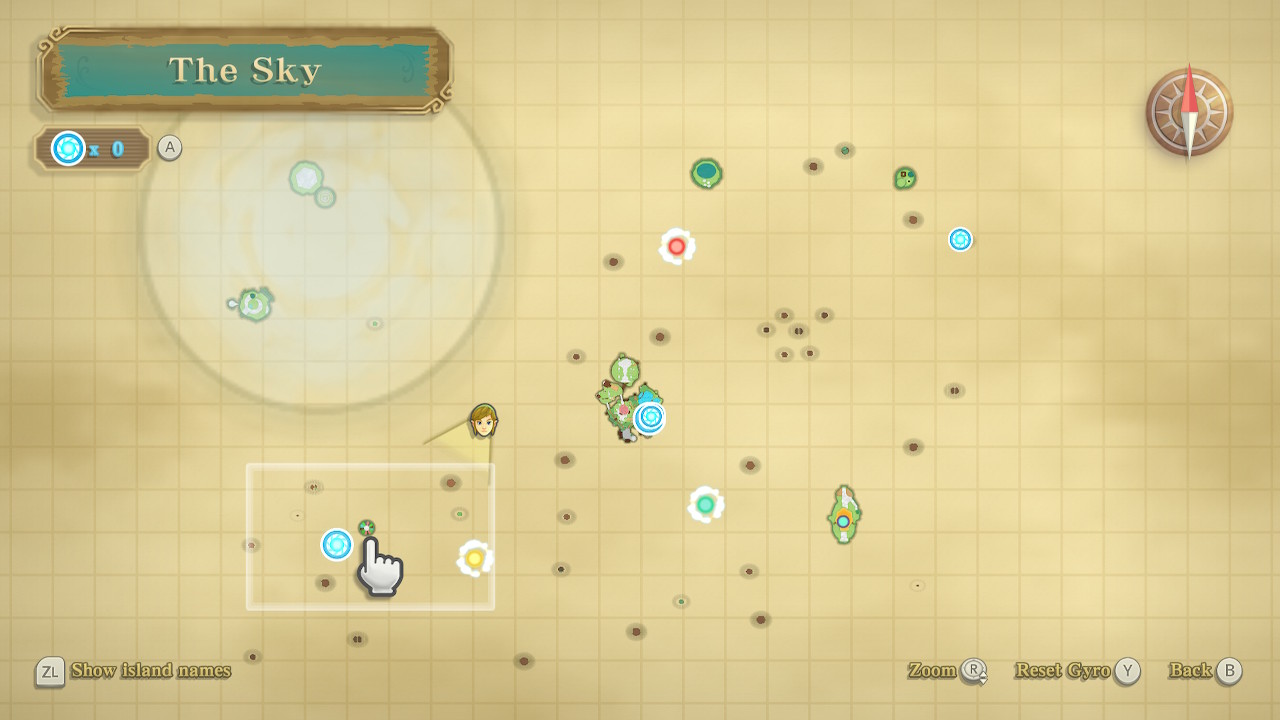Image resolution: width=1280 pixels, height=720 pixels.
Task: Click the beacon counter showing x 0
Action: [92, 149]
